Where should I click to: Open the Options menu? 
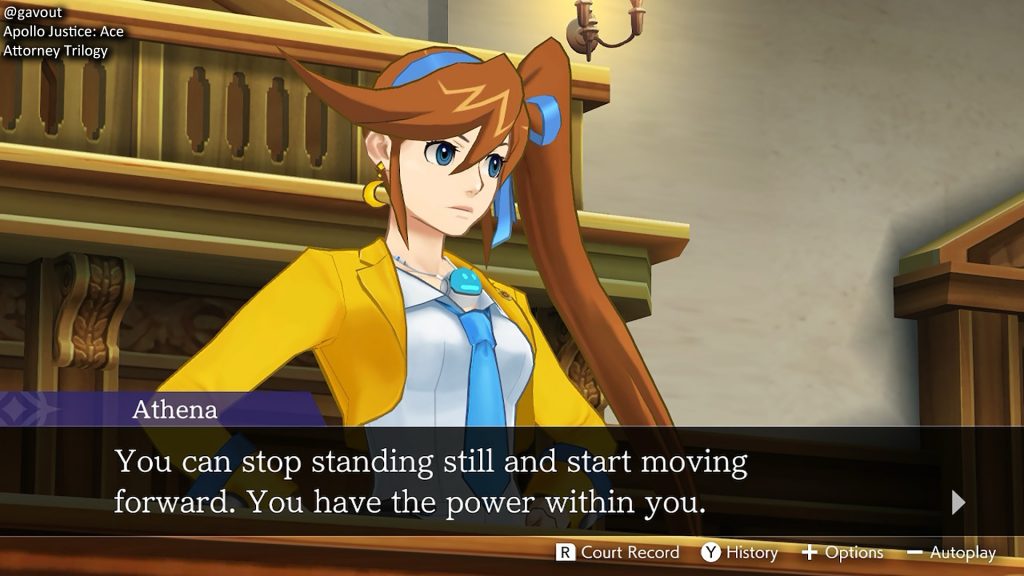[x=842, y=552]
